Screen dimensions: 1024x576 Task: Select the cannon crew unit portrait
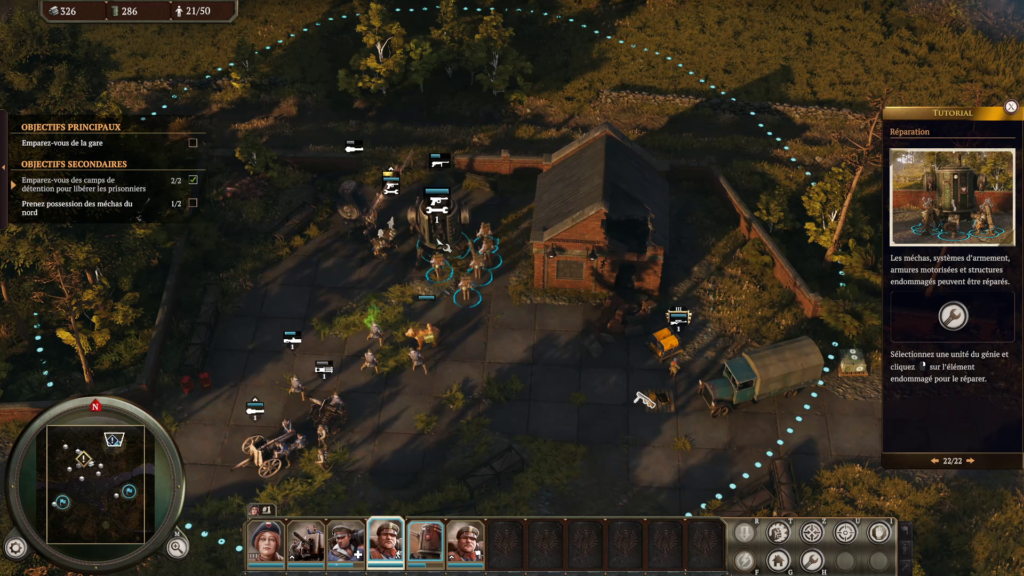pyautogui.click(x=306, y=541)
